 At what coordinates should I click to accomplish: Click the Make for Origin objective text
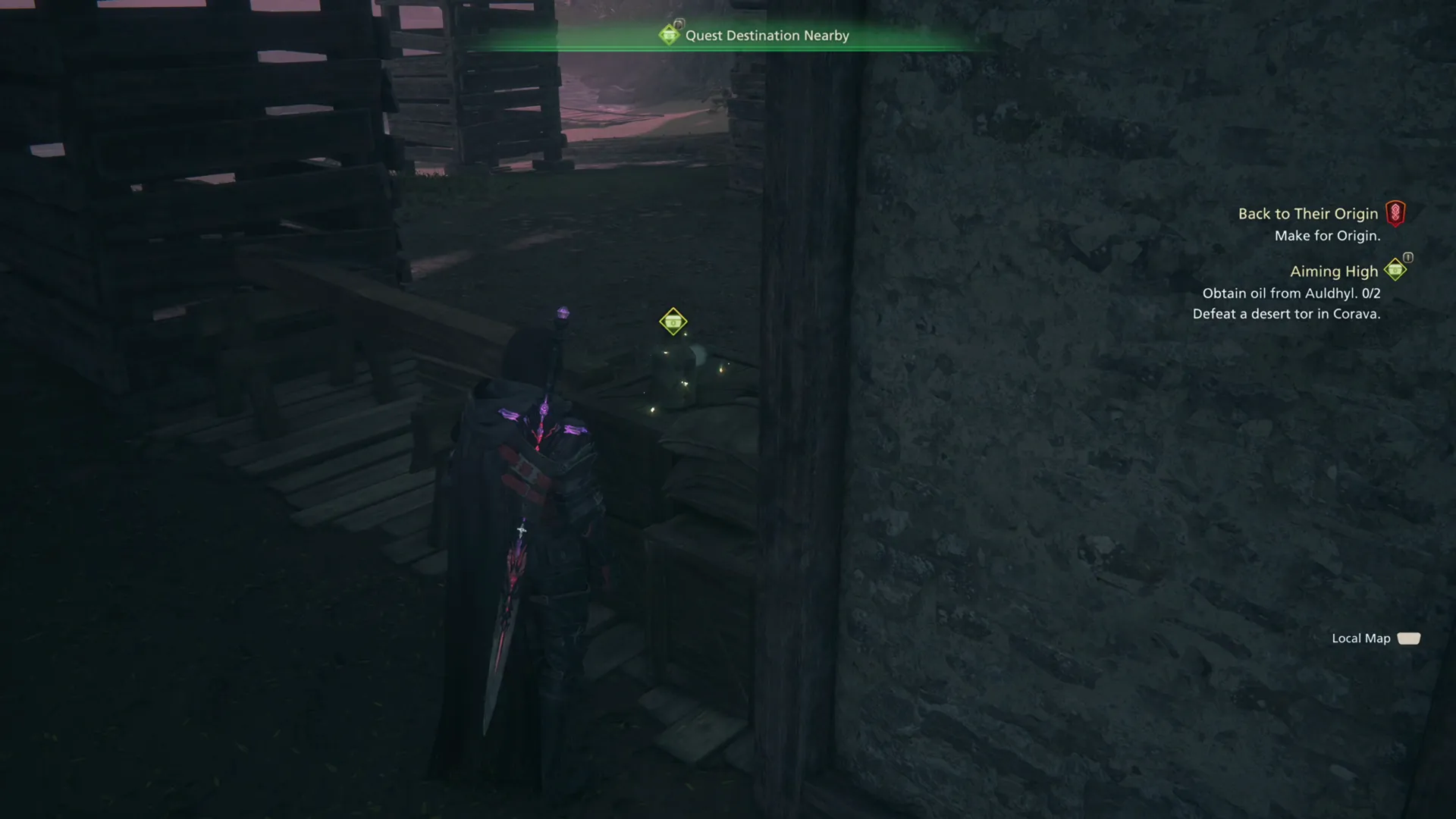[x=1326, y=235]
